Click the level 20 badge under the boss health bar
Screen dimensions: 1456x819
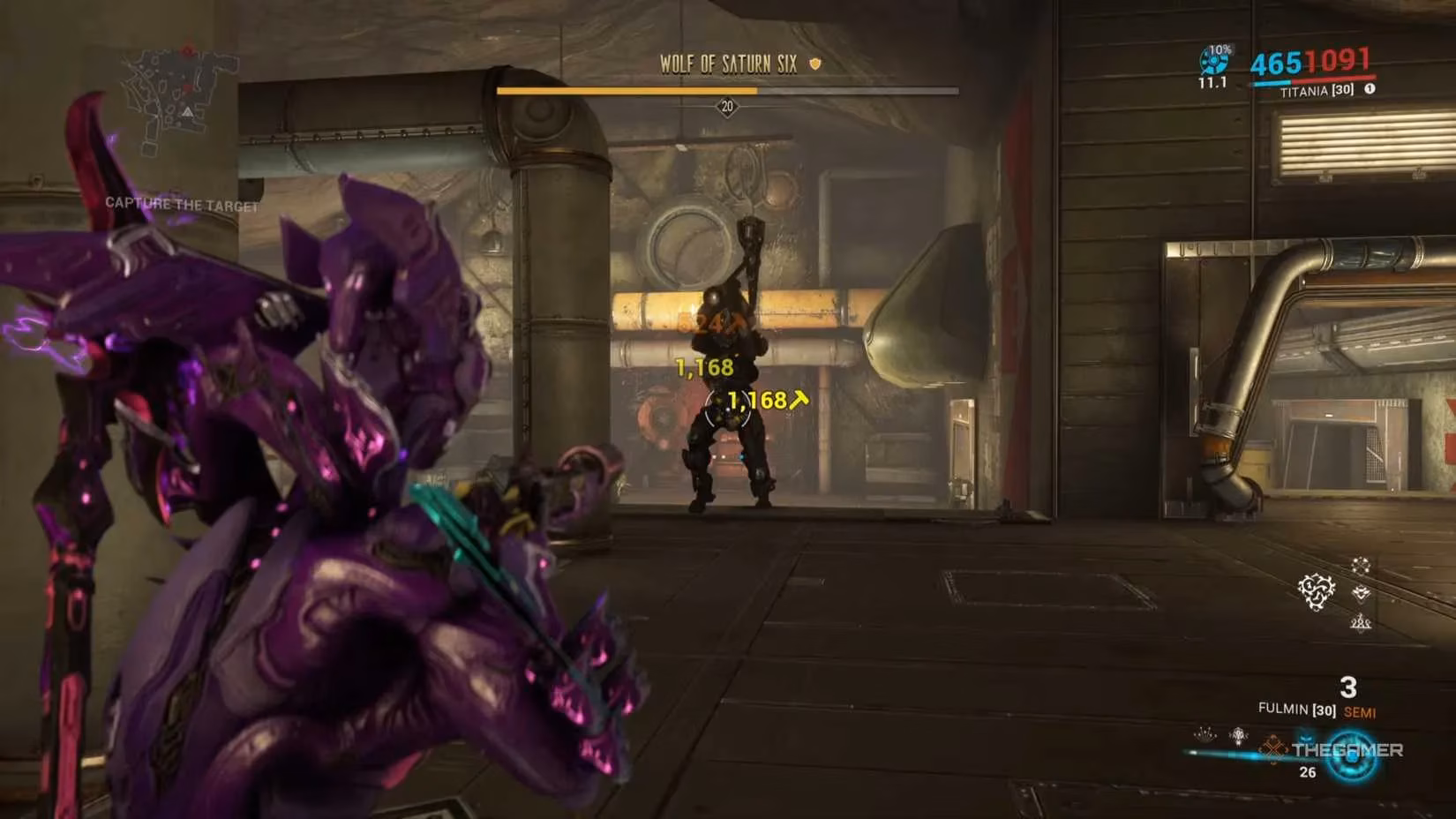(x=728, y=108)
